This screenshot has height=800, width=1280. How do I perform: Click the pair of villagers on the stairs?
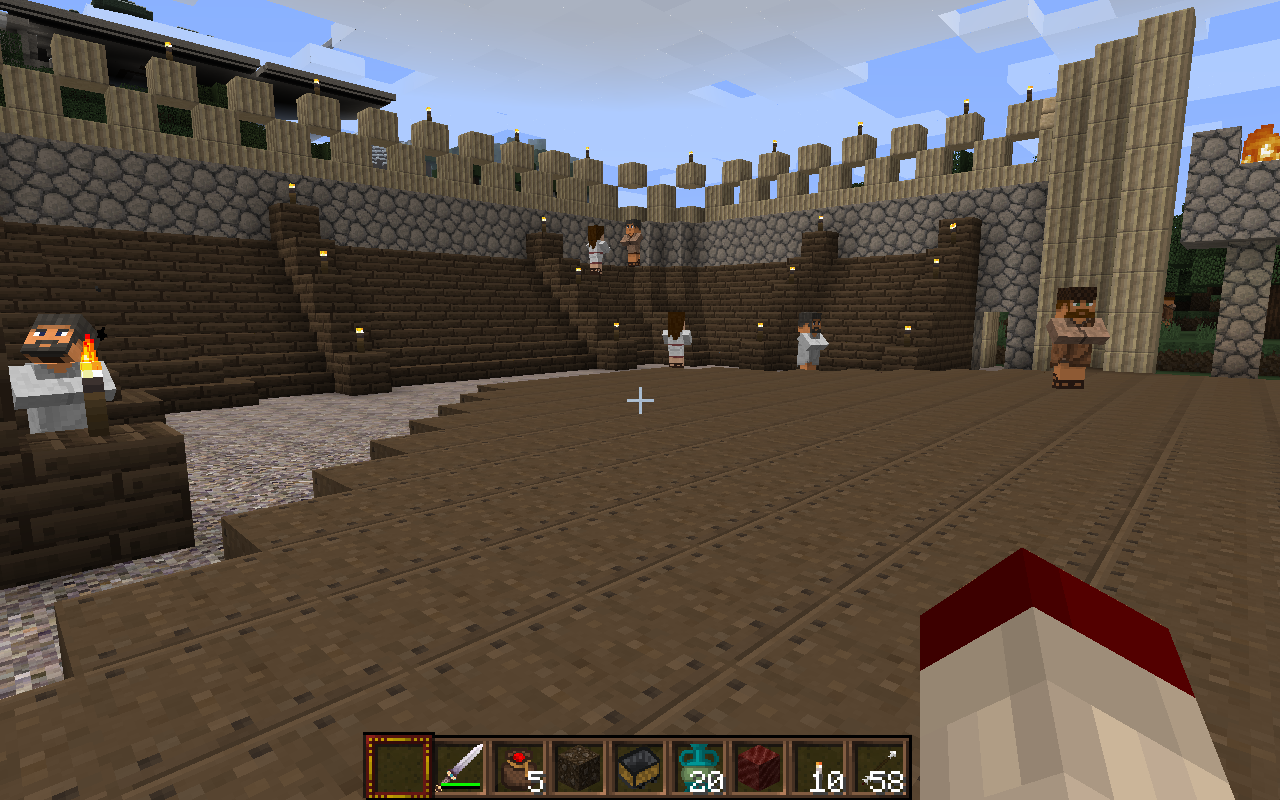pyautogui.click(x=612, y=245)
